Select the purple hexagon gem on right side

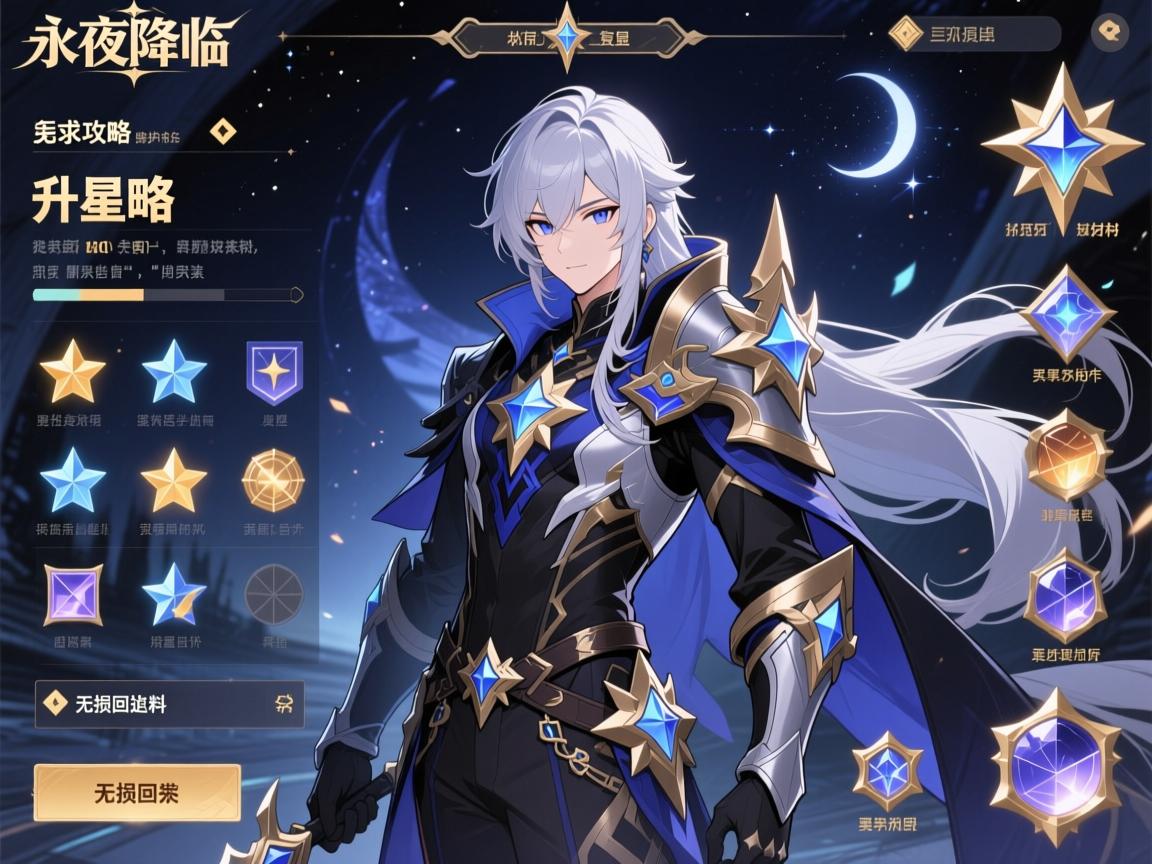tap(1065, 596)
